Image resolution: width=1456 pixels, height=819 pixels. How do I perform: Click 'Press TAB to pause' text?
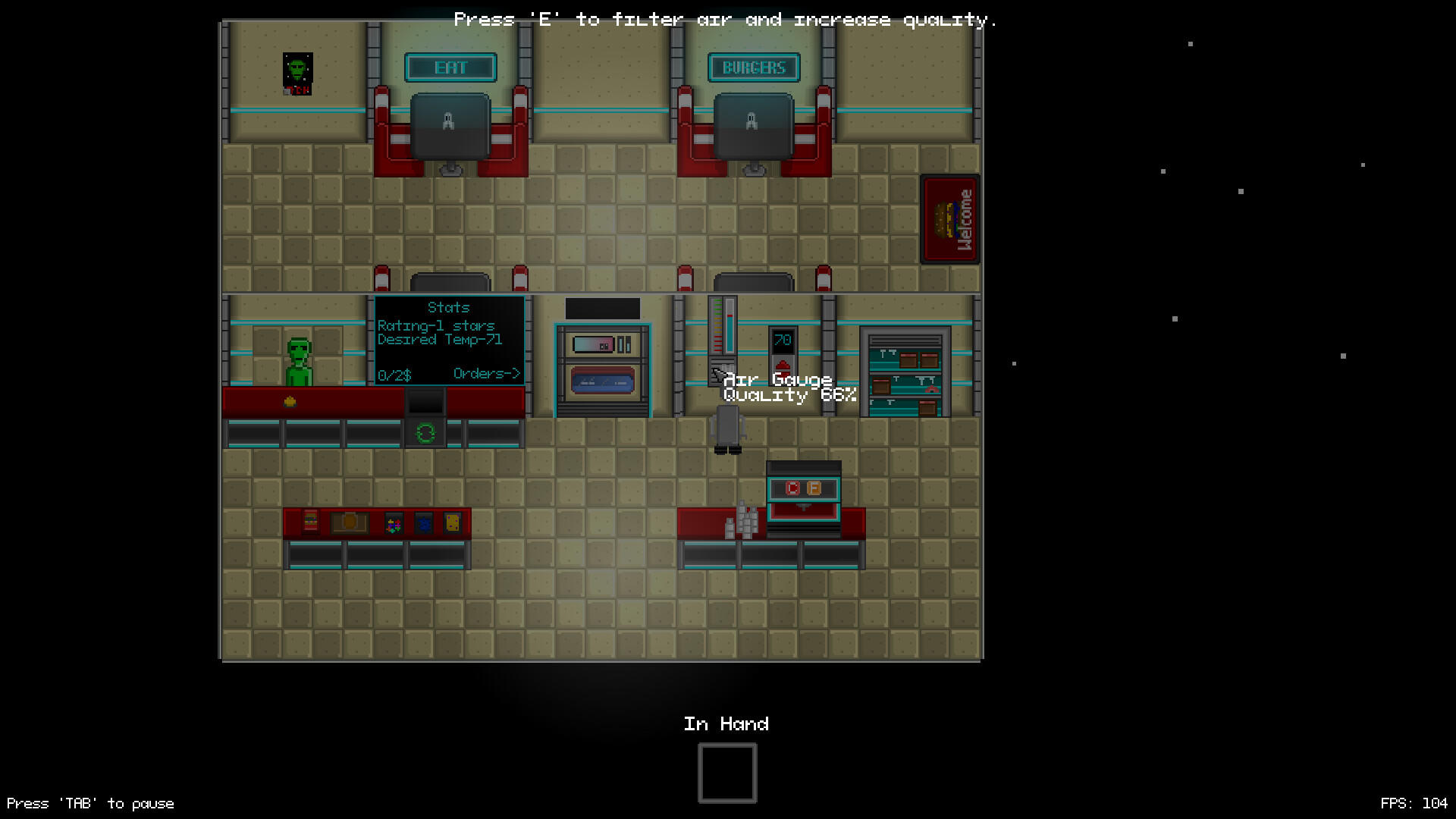tap(91, 803)
